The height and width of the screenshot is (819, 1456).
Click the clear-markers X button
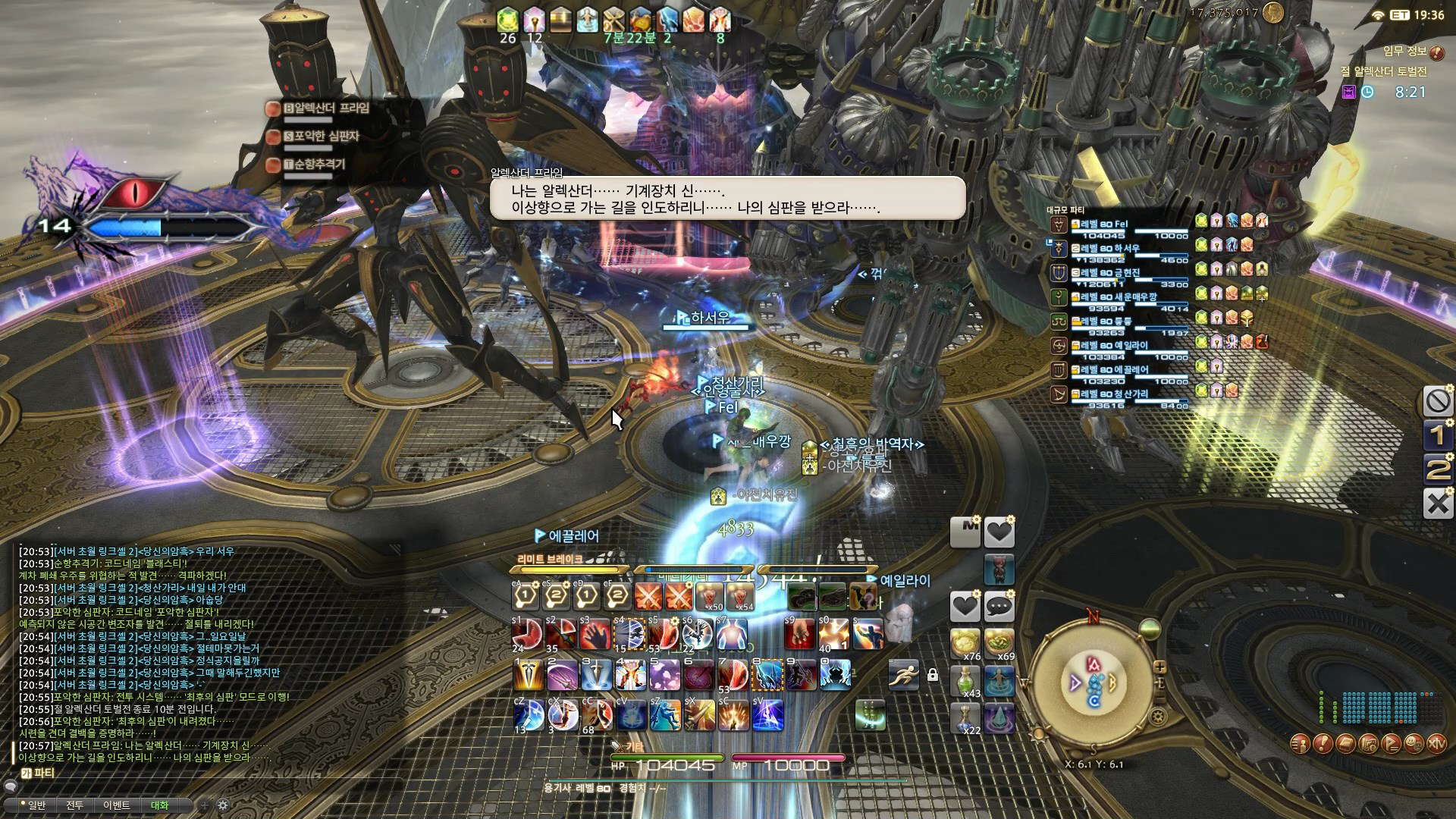point(1438,503)
